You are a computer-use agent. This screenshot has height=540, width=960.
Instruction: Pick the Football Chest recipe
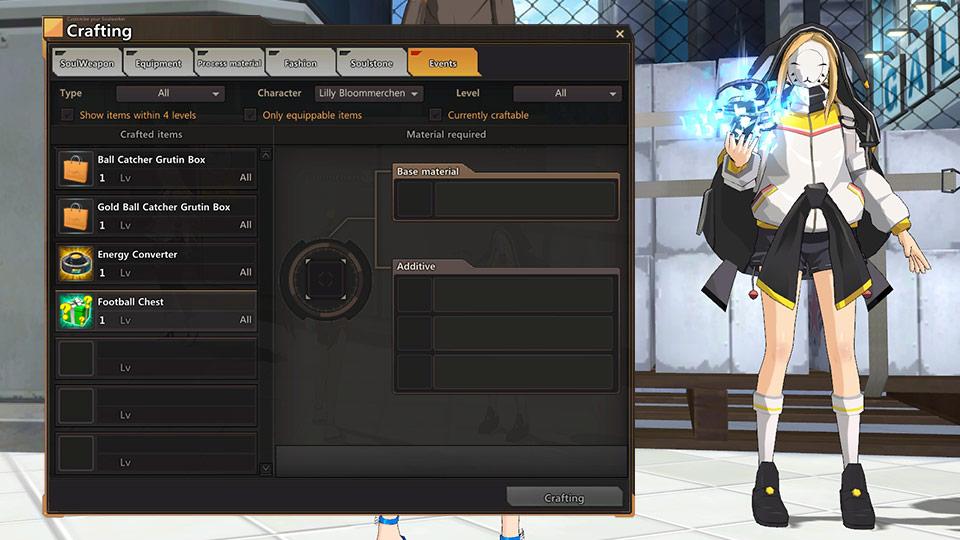(156, 310)
